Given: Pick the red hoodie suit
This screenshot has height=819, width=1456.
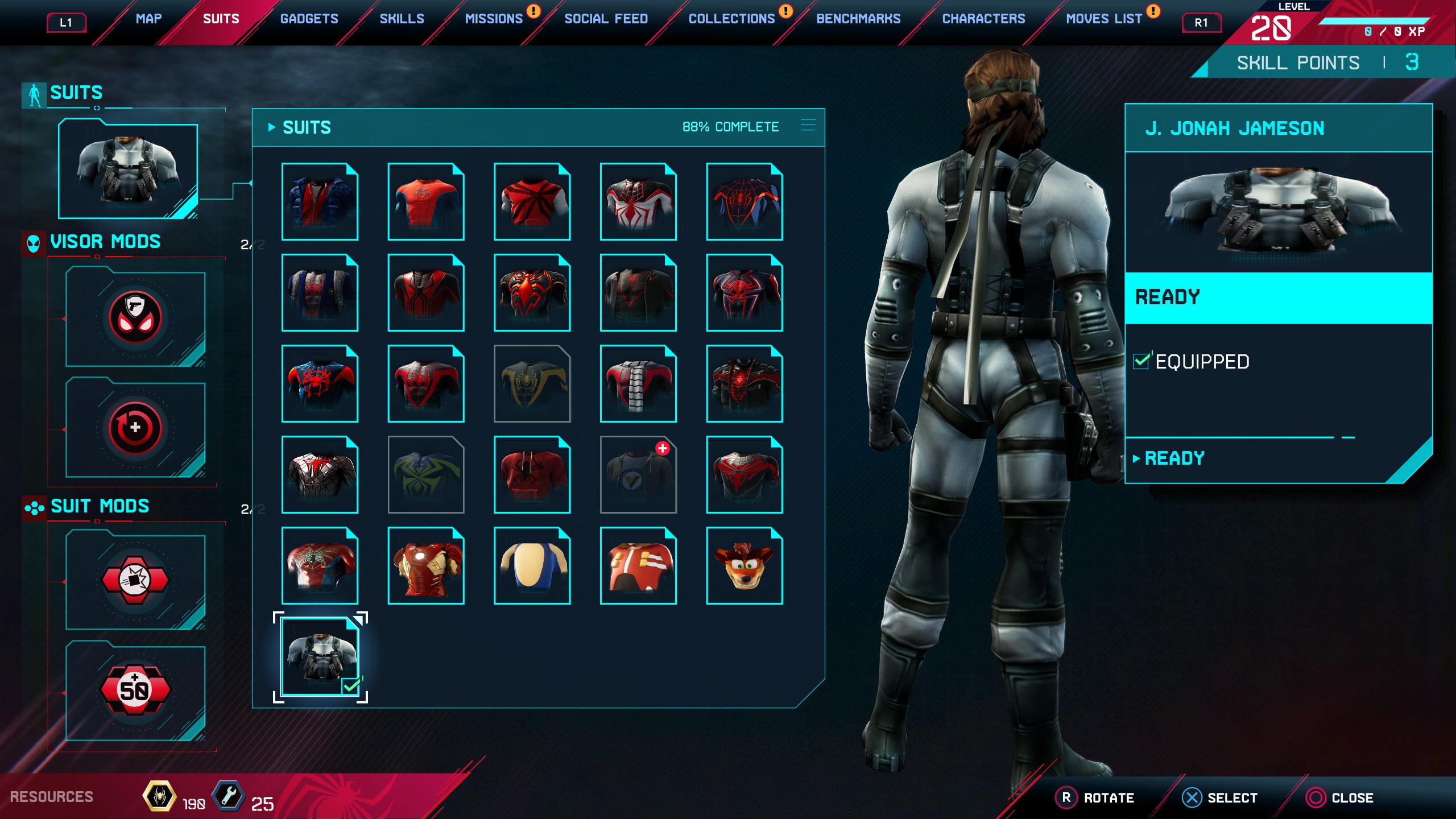Looking at the screenshot, I should 532,475.
